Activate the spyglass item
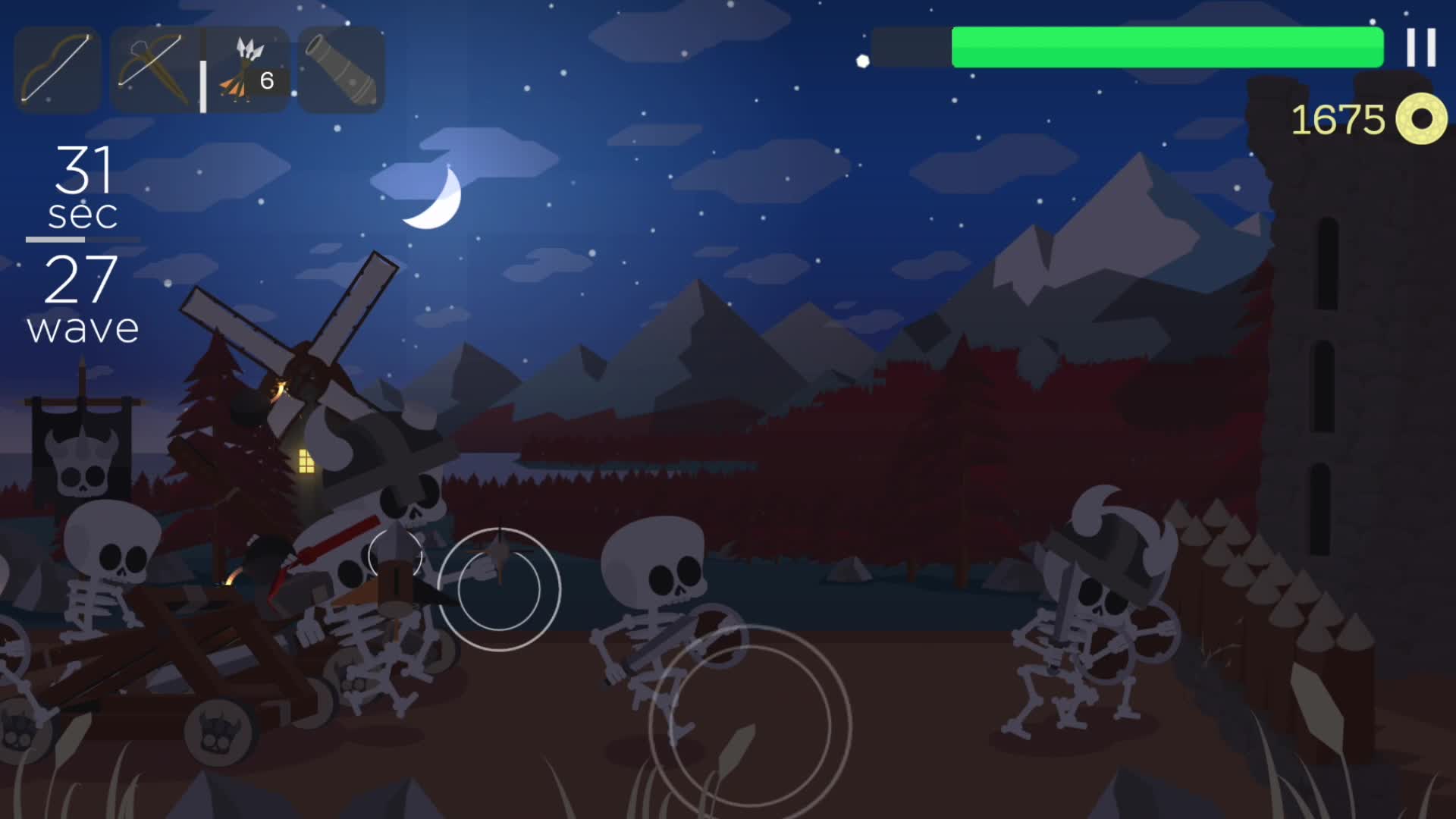Image resolution: width=1456 pixels, height=819 pixels. 341,68
